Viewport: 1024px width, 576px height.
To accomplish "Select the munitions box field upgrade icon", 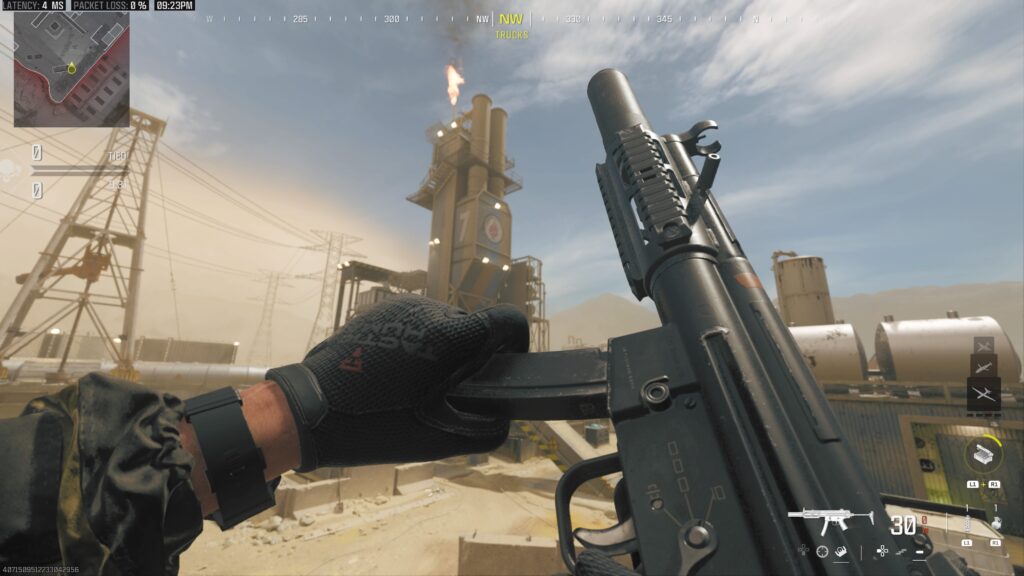I will coord(983,455).
